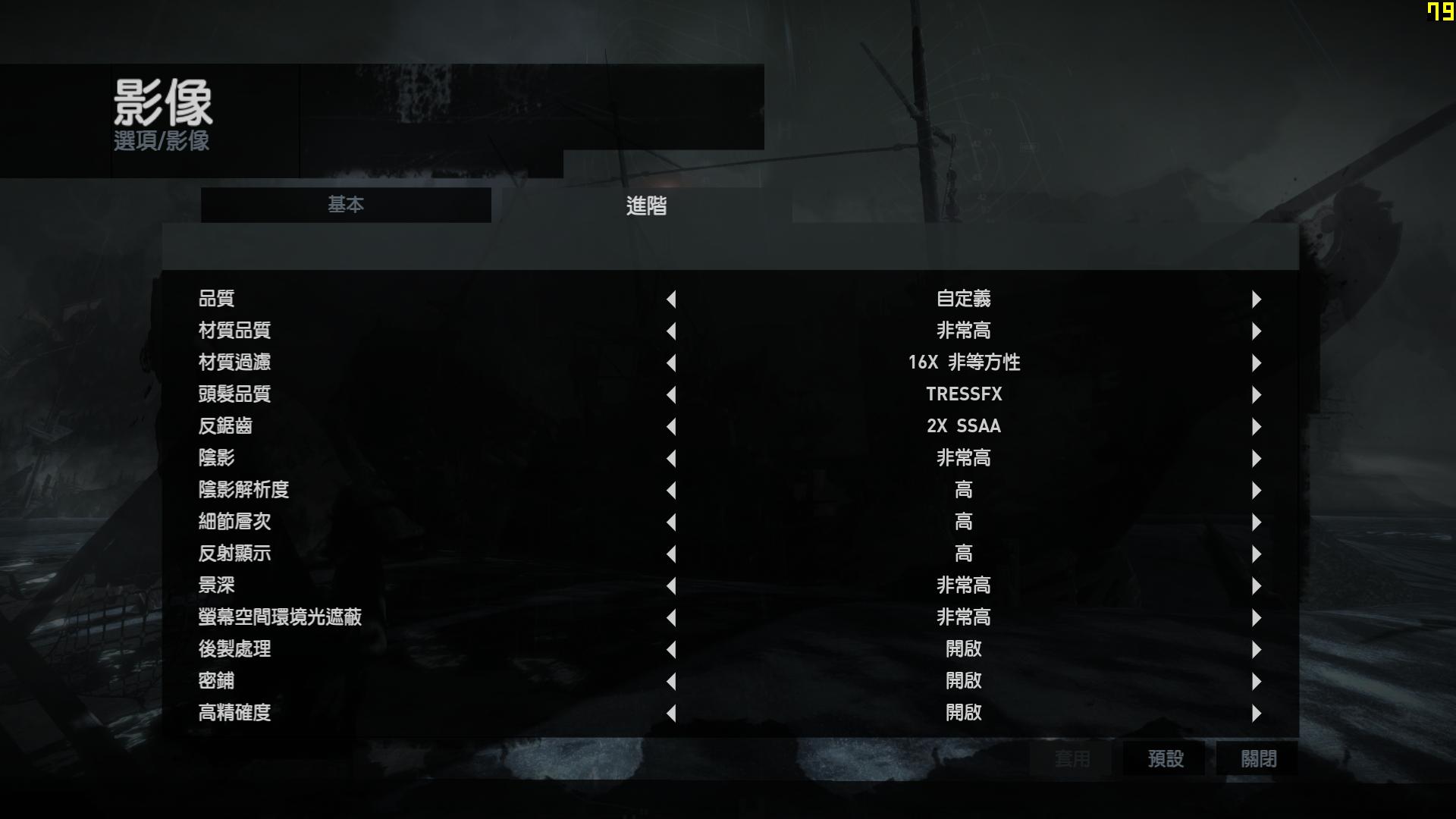Screen dimensions: 1456x819
Task: 點擊「品質」左箭頭降低整體品質
Action: (x=672, y=299)
